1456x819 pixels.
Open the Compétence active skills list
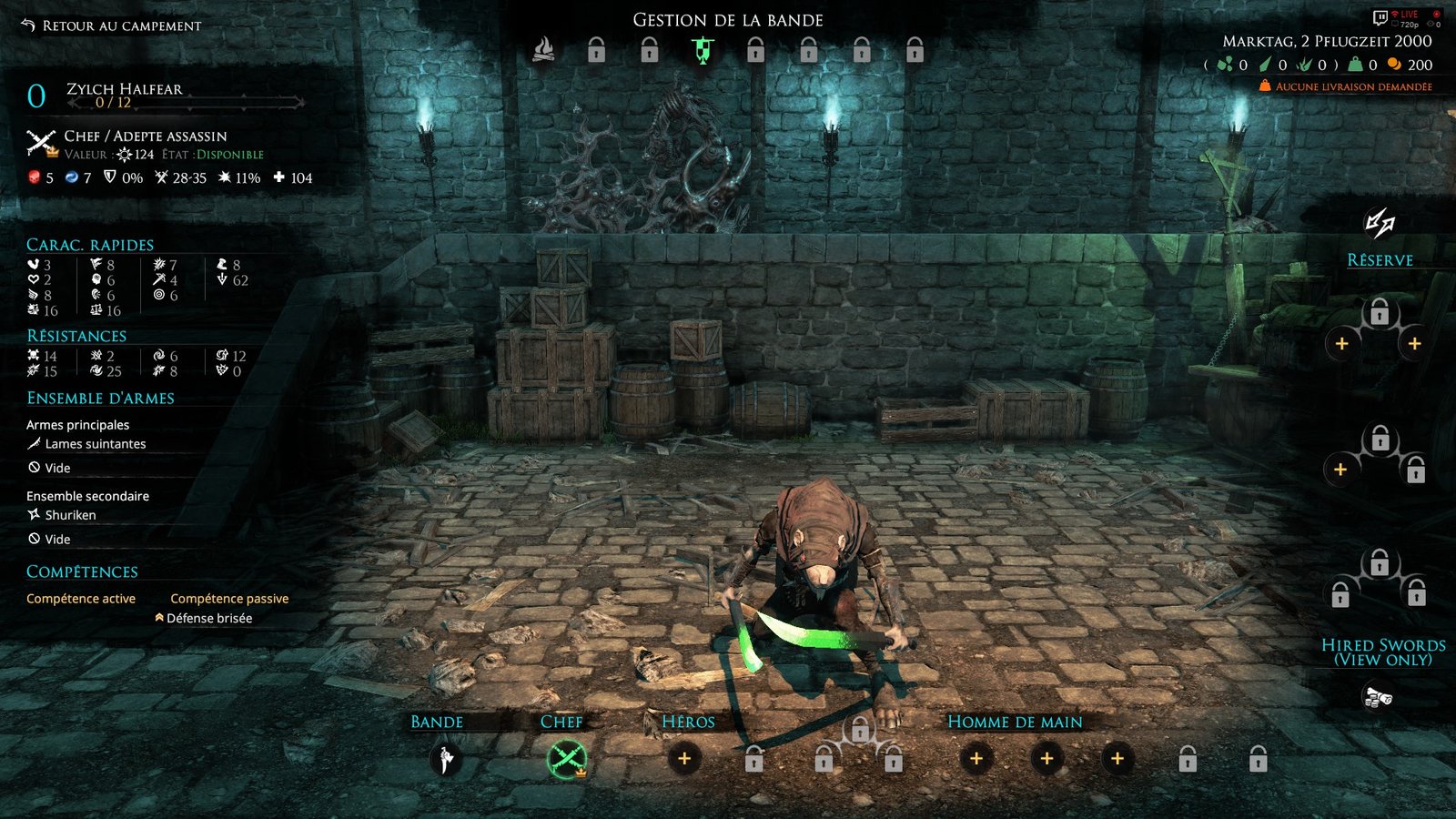81,599
